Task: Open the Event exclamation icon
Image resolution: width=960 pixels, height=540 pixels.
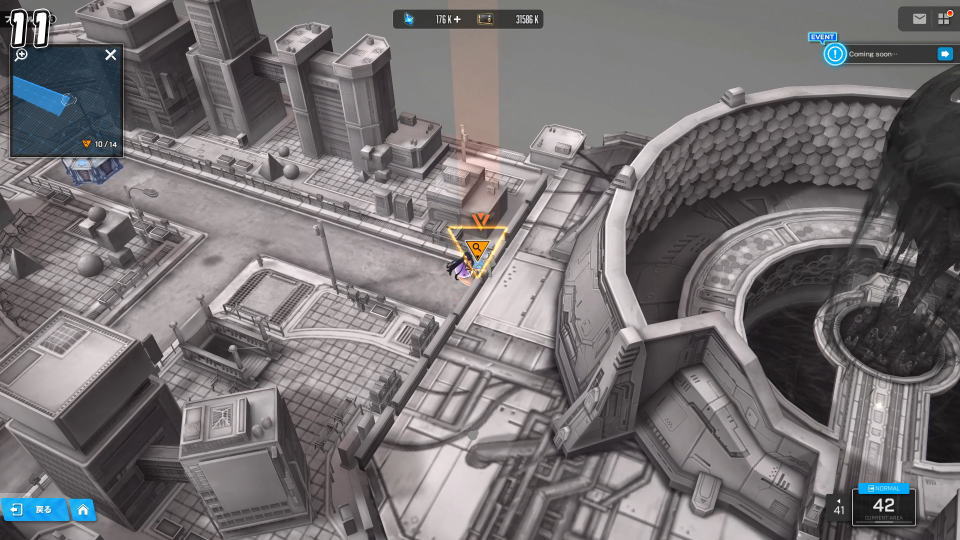Action: tap(835, 54)
